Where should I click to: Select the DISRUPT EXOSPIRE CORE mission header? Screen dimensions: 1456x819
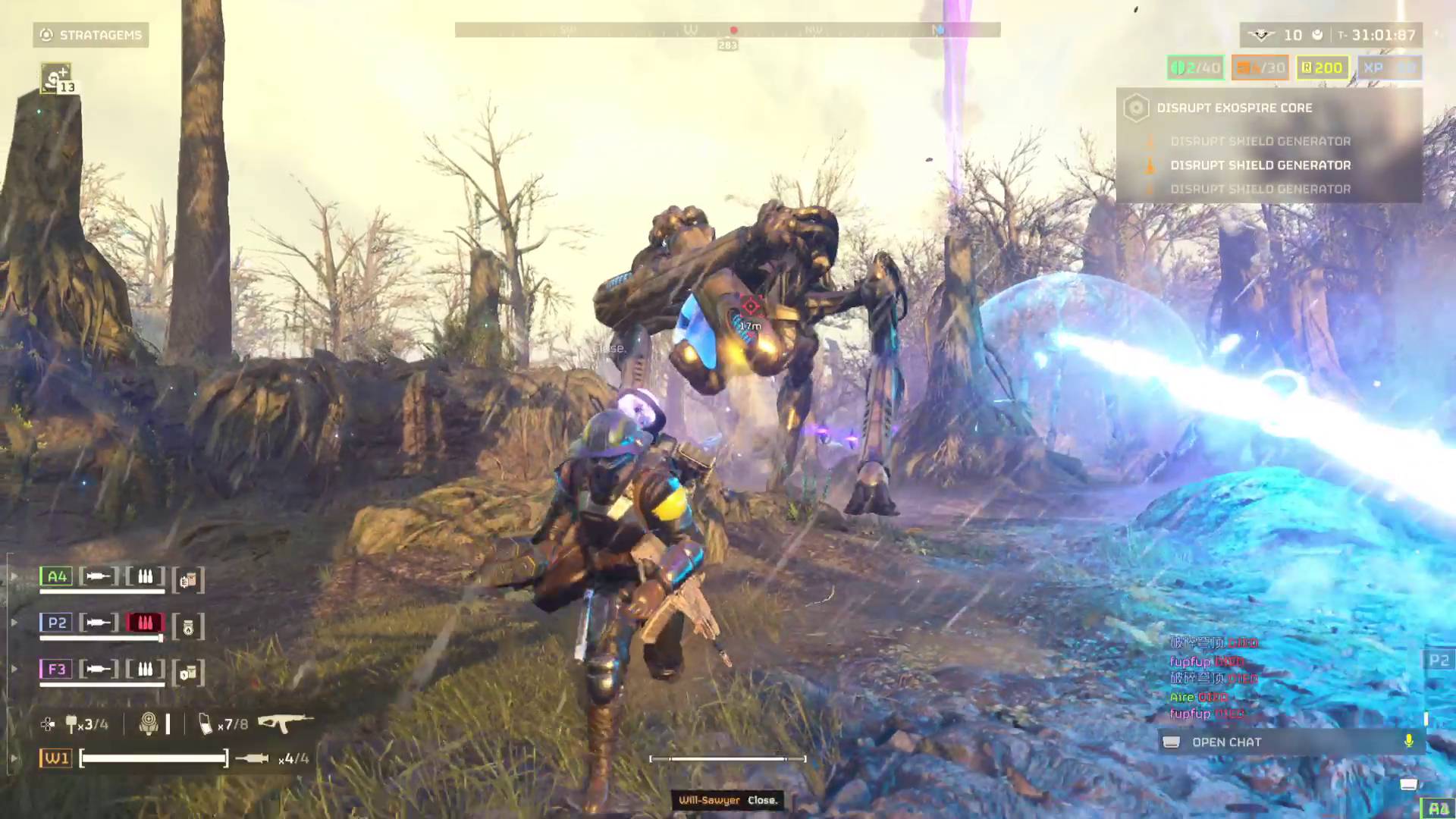[x=1235, y=108]
